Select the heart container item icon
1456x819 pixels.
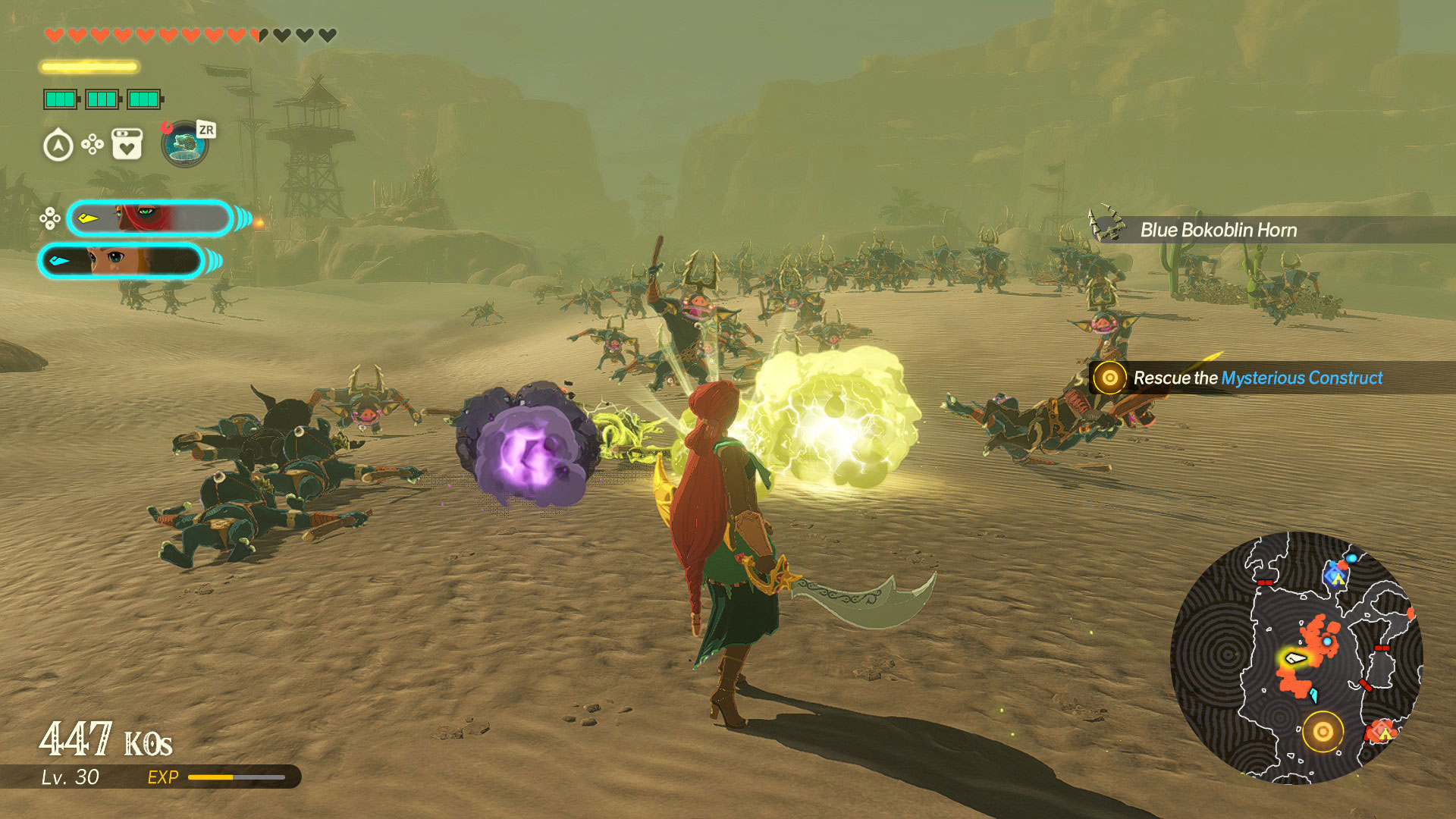(x=127, y=144)
